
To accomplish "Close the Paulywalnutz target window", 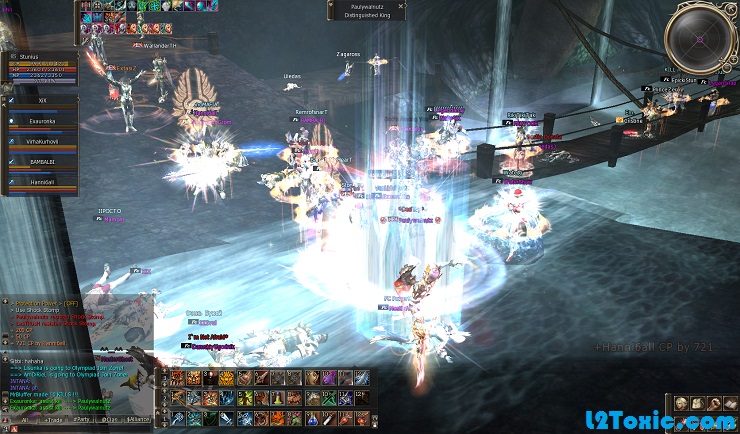I will click(402, 5).
